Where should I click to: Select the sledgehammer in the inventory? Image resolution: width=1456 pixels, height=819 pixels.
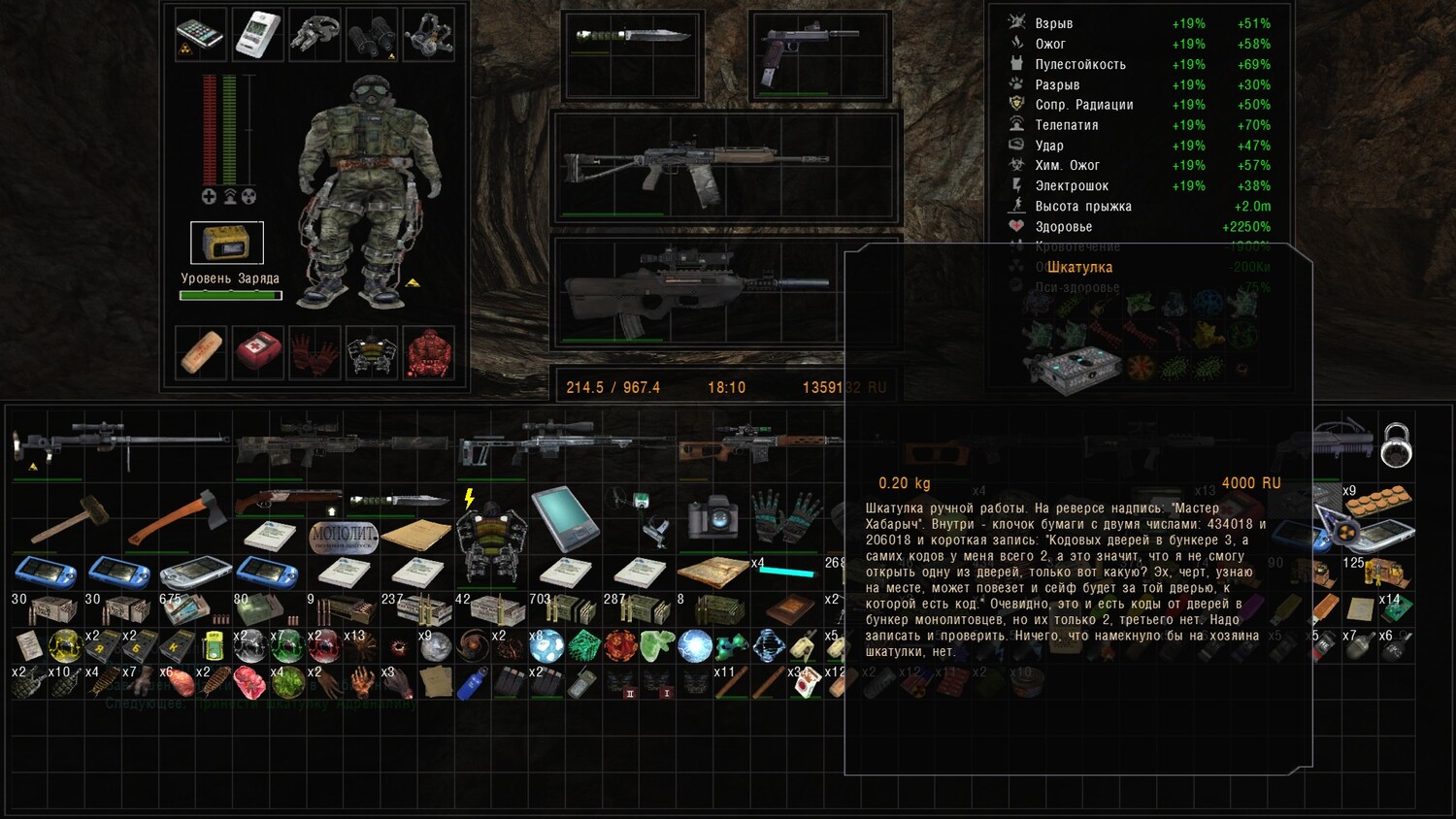coord(68,517)
